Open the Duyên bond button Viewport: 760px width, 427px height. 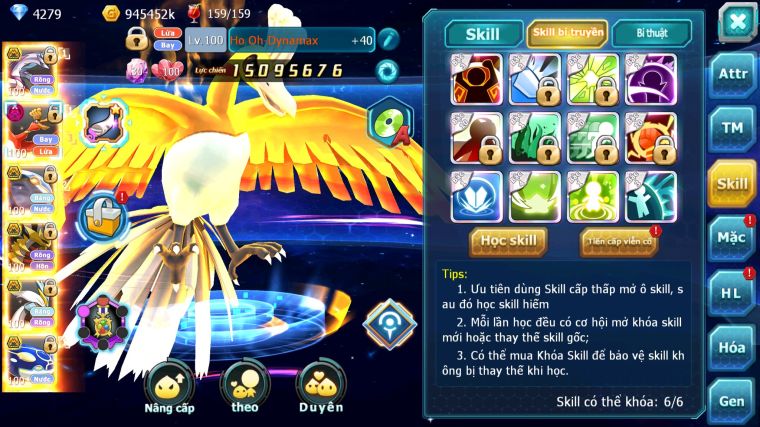coord(321,388)
